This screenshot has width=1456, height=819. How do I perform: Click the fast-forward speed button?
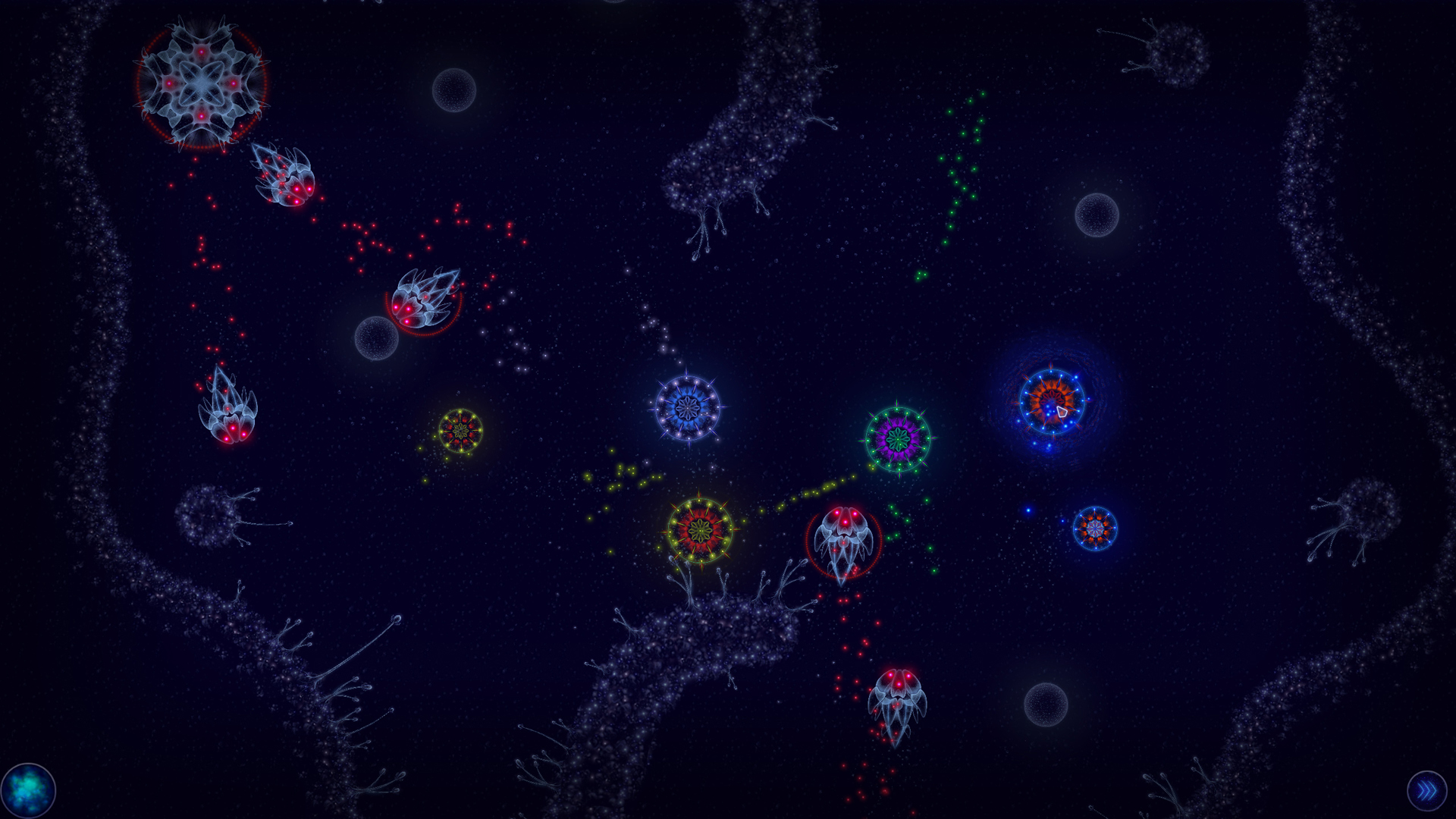tap(1429, 790)
